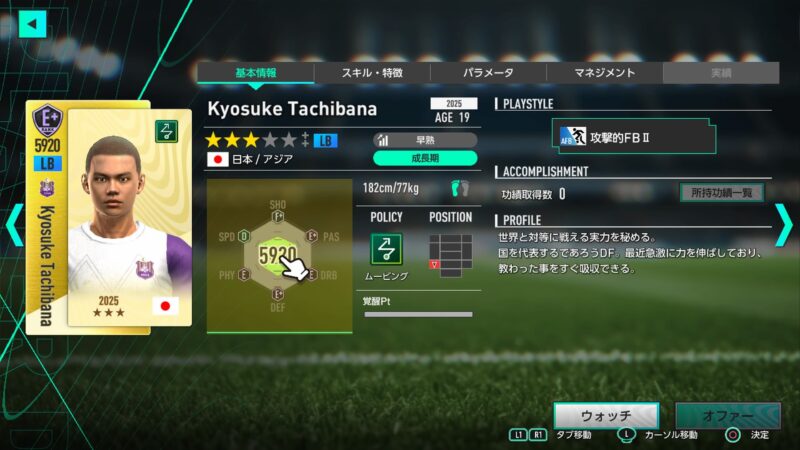Select the hexagon stats chart
This screenshot has width=800, height=450.
[278, 256]
